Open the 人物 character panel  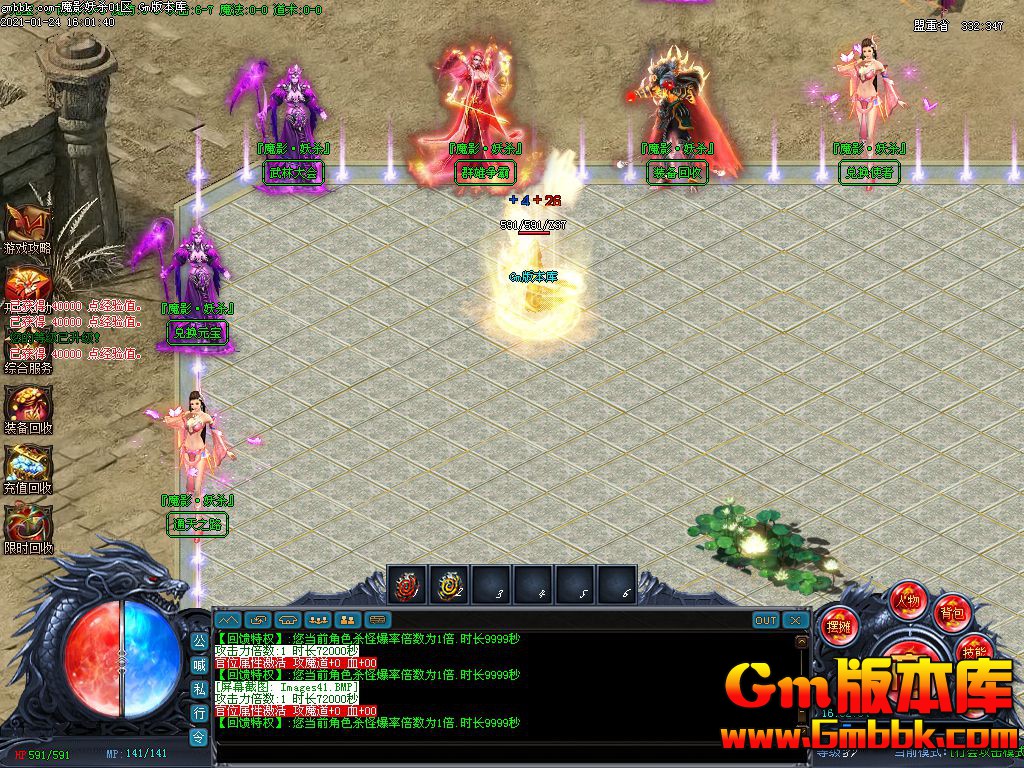point(908,601)
